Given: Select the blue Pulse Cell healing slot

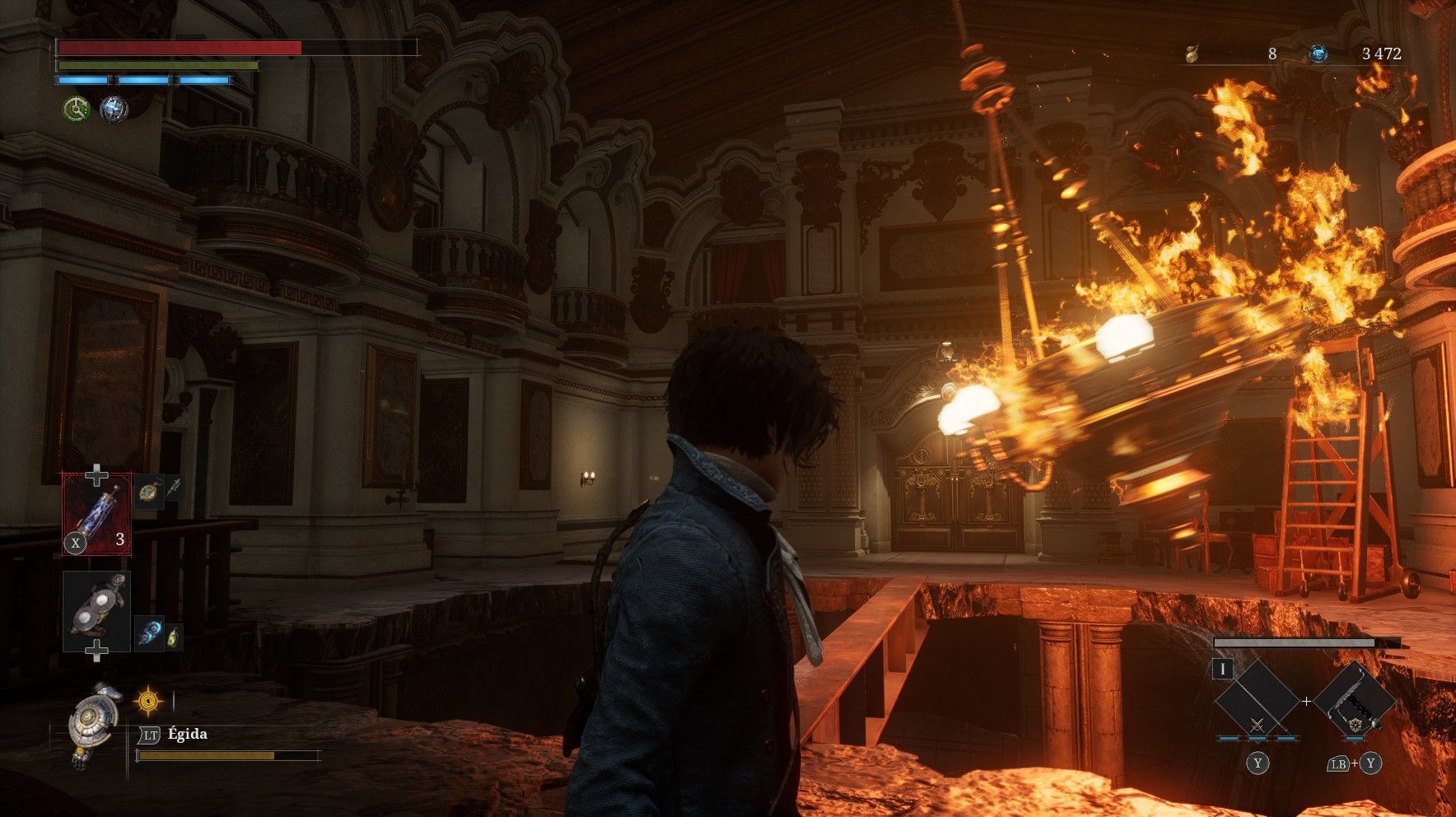Looking at the screenshot, I should coord(97,512).
